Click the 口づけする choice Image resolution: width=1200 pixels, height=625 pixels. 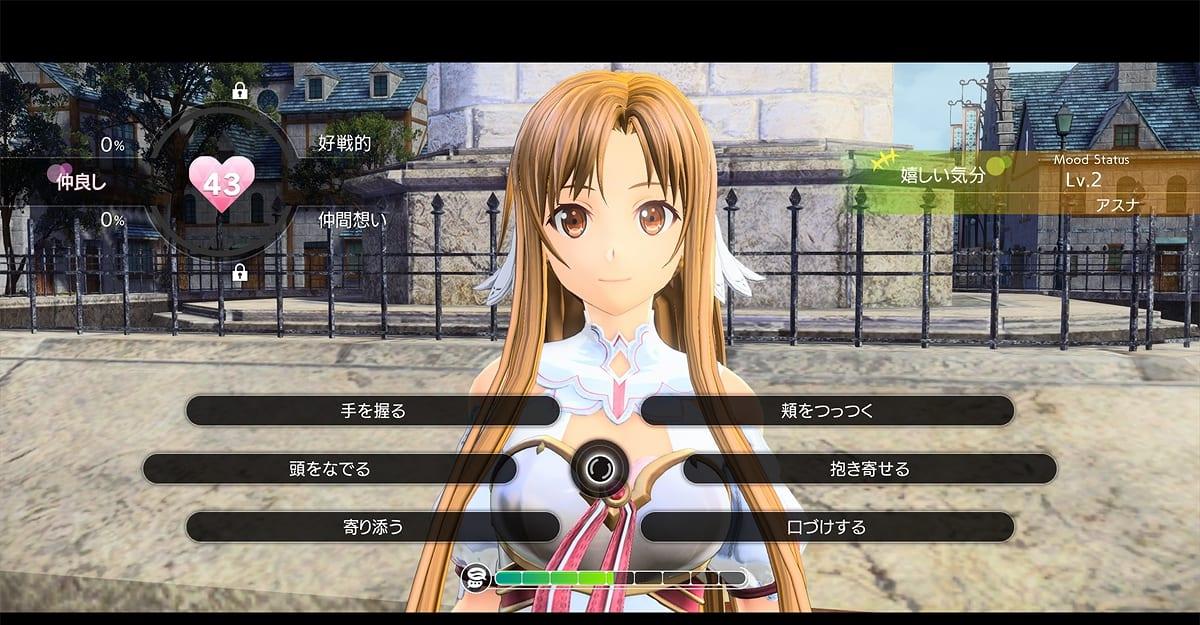click(827, 526)
